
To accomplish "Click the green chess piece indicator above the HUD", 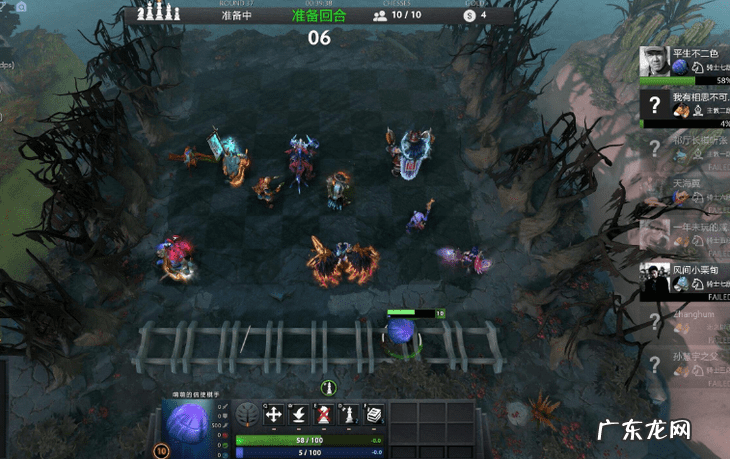I will [x=327, y=387].
